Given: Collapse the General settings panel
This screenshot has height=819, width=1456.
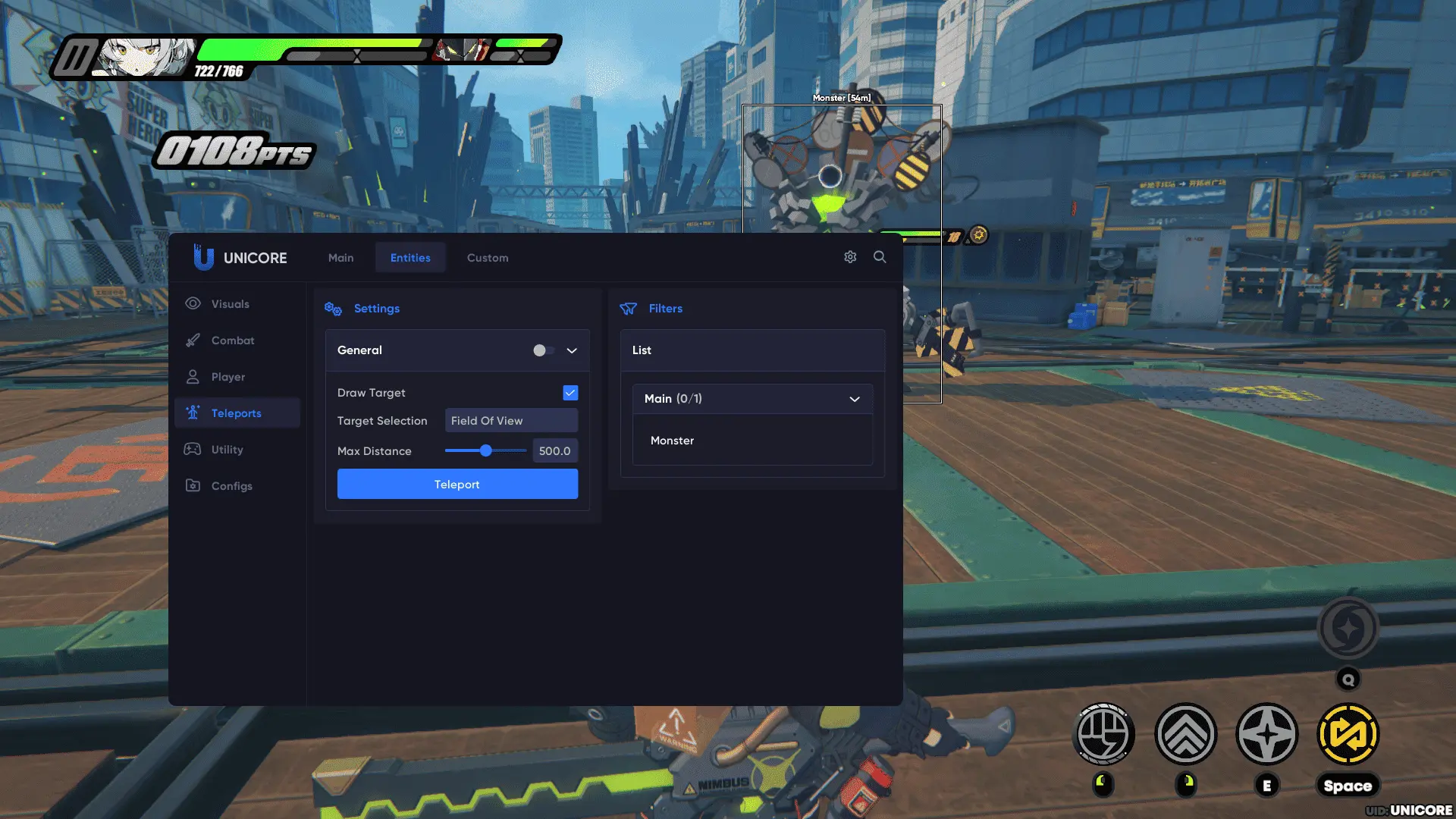Looking at the screenshot, I should tap(572, 350).
